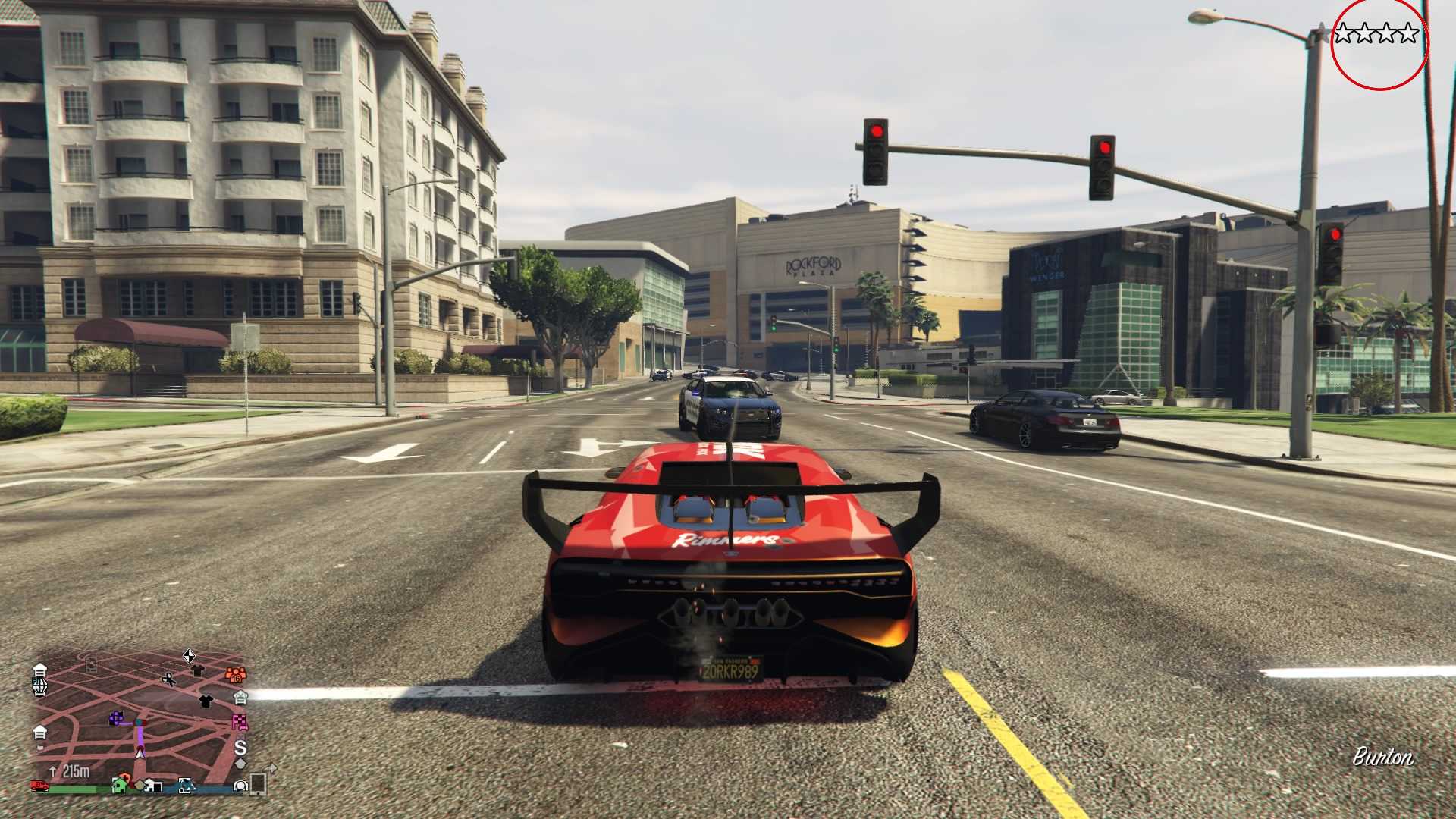Screen dimensions: 1456x819
Task: Click the white player arrow on the minimap
Action: coord(140,752)
